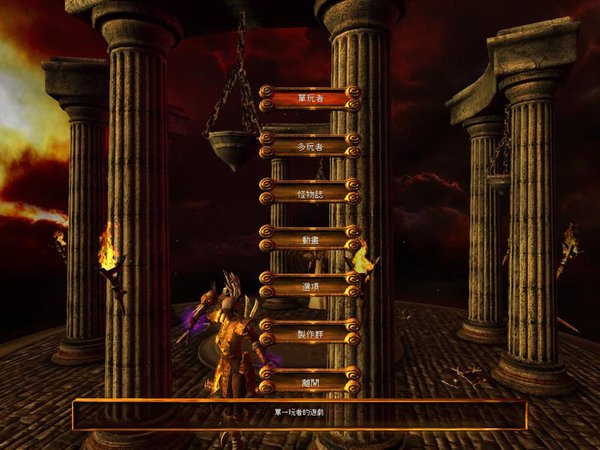Viewport: 600px width, 450px height.
Task: Open the 多玩者 multiplayer menu
Action: (x=309, y=145)
